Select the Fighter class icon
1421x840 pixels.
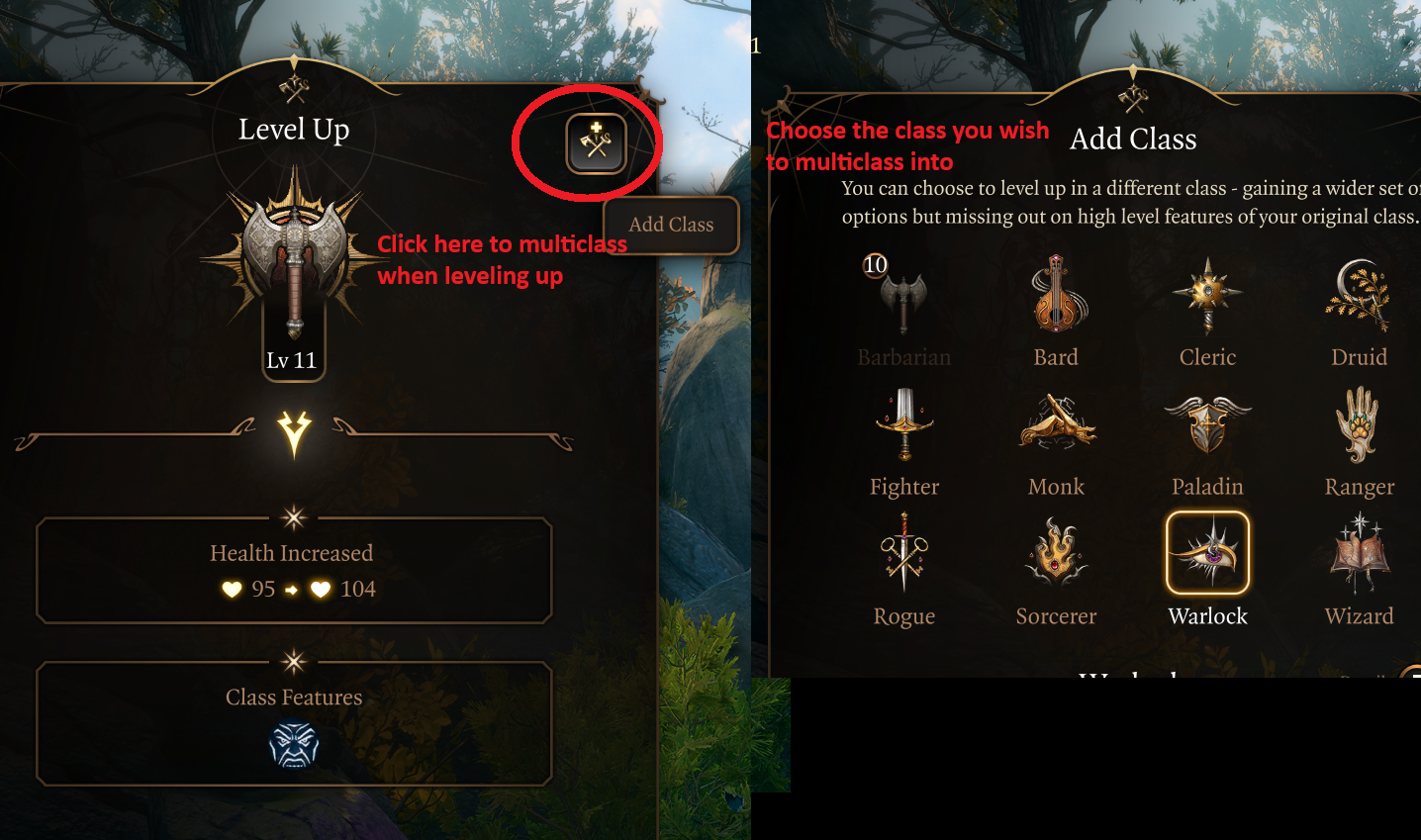click(x=903, y=425)
